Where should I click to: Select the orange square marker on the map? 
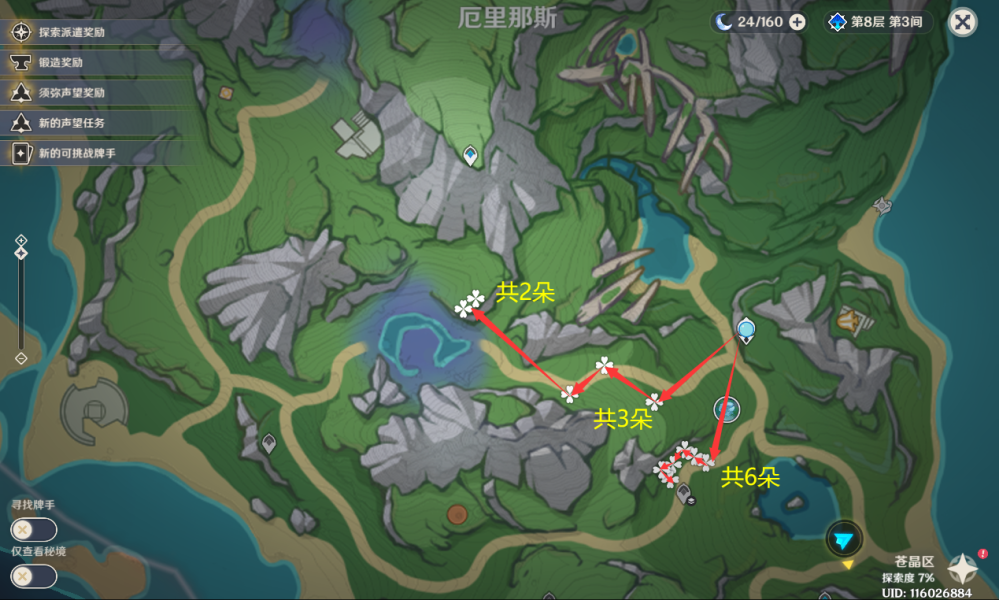pos(226,93)
